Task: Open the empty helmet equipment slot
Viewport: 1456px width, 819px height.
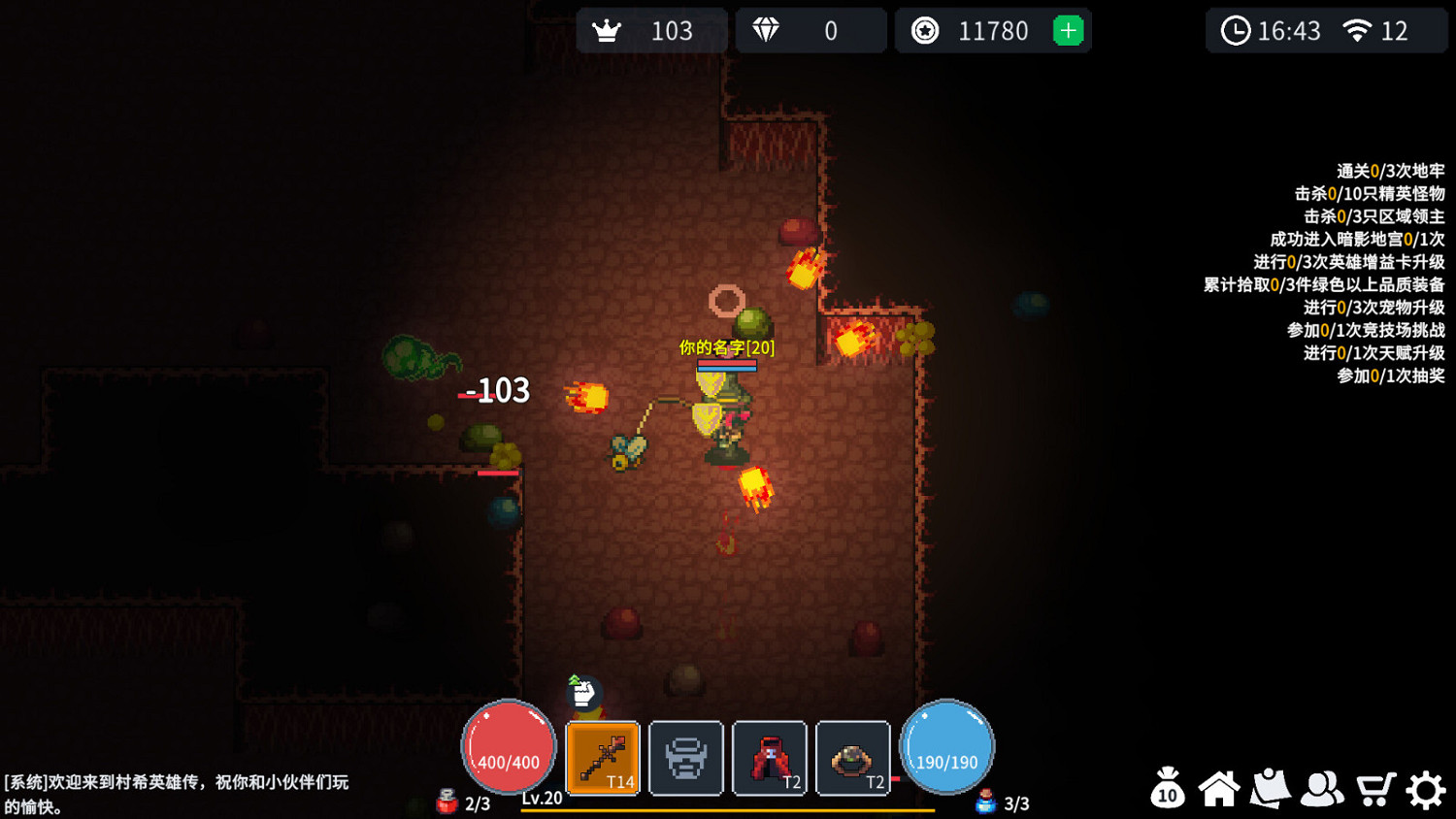Action: point(686,758)
